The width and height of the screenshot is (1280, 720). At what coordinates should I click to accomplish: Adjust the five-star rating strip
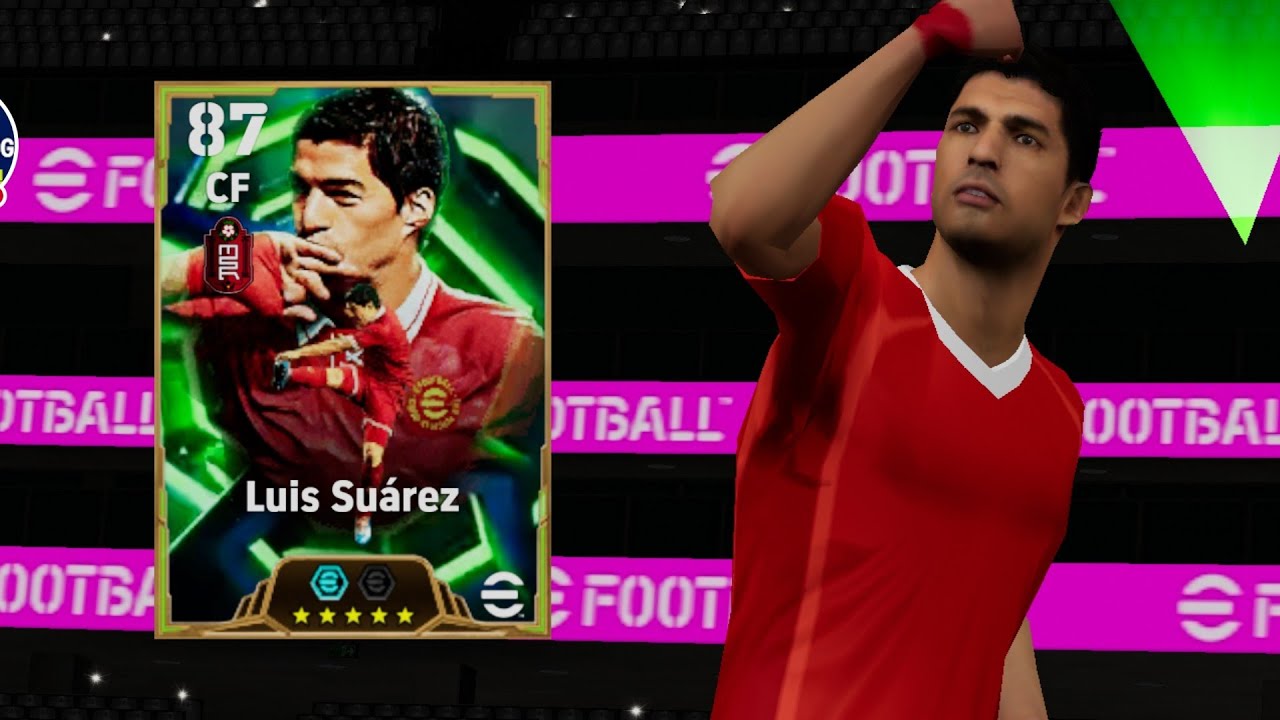click(x=355, y=617)
